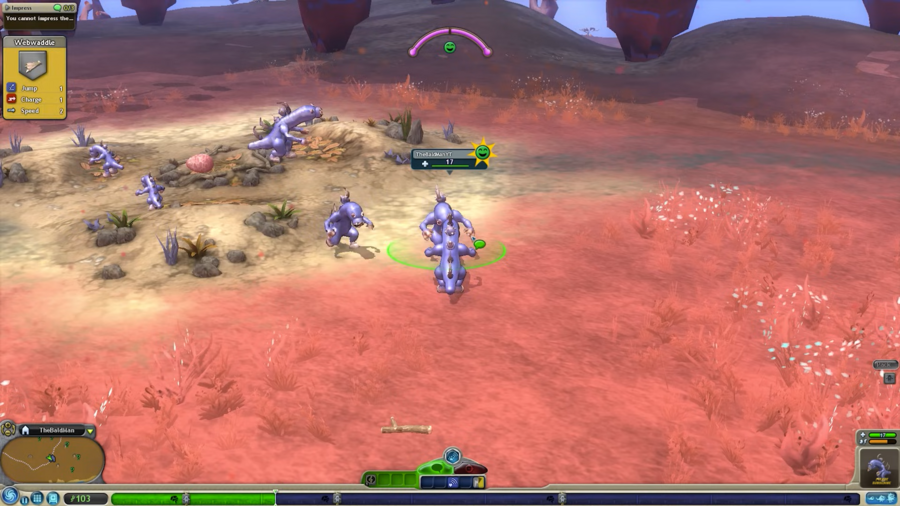900x506 pixels.
Task: Click the evolution progress bar
Action: click(x=192, y=498)
